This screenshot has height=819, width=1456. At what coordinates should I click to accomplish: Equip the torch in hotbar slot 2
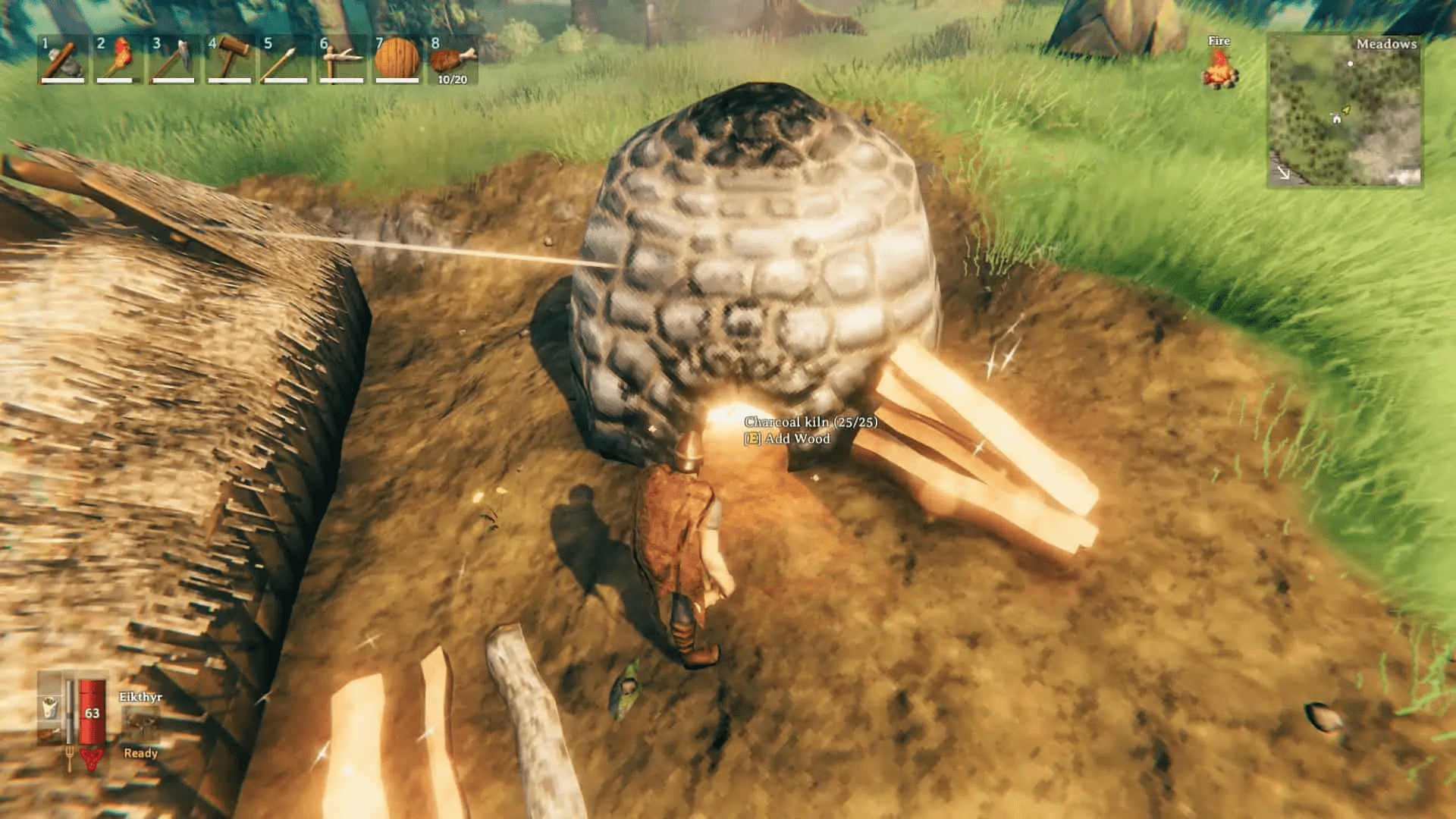[116, 61]
